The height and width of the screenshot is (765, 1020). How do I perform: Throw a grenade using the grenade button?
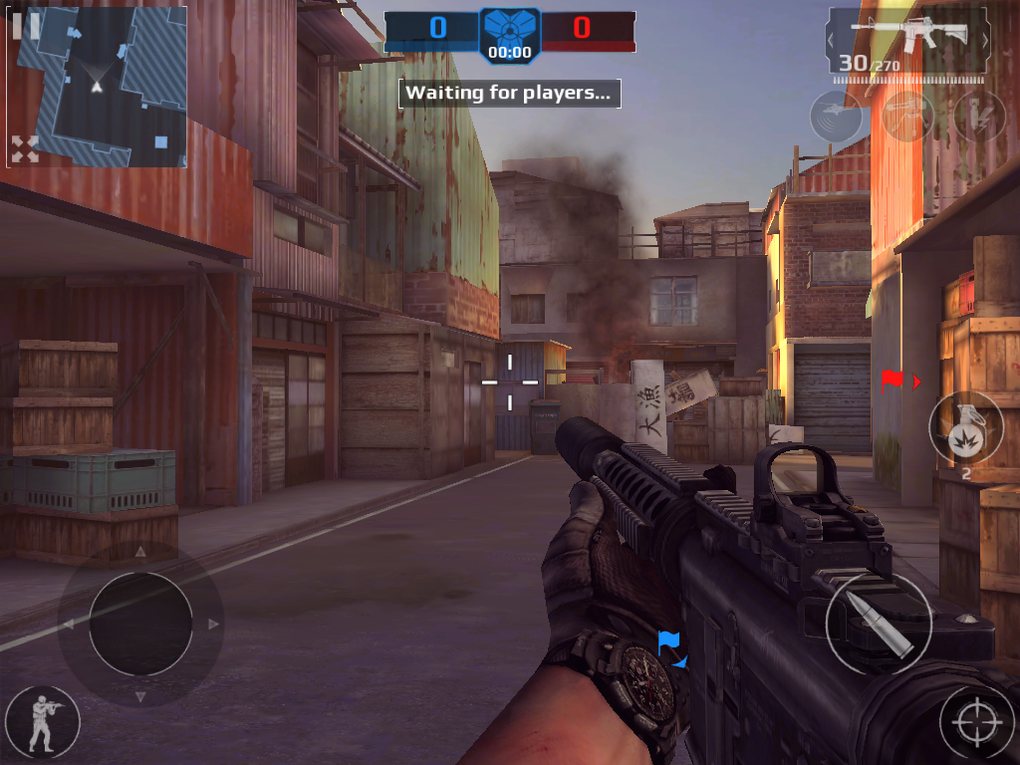[x=966, y=428]
